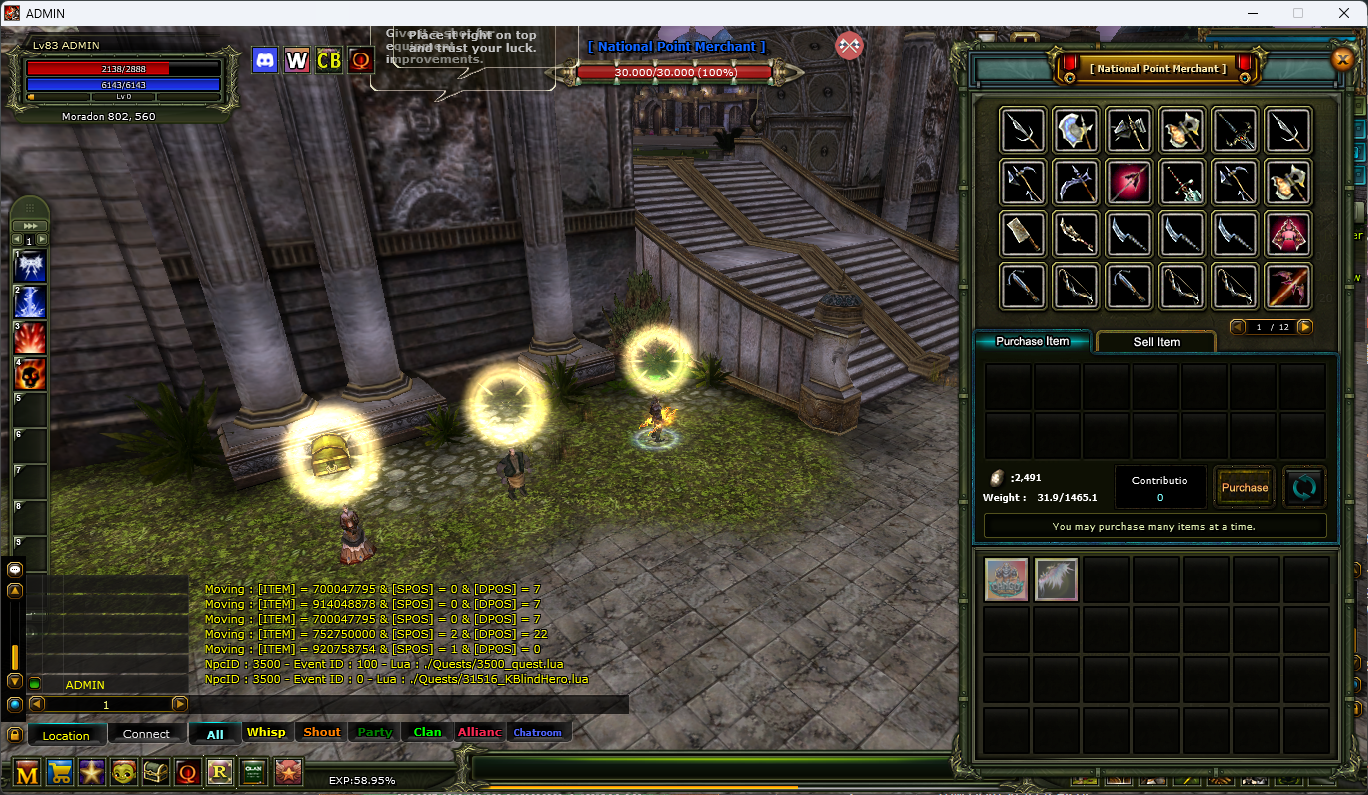Image resolution: width=1368 pixels, height=795 pixels.
Task: Maximize the ADMIN game window
Action: [x=1298, y=13]
